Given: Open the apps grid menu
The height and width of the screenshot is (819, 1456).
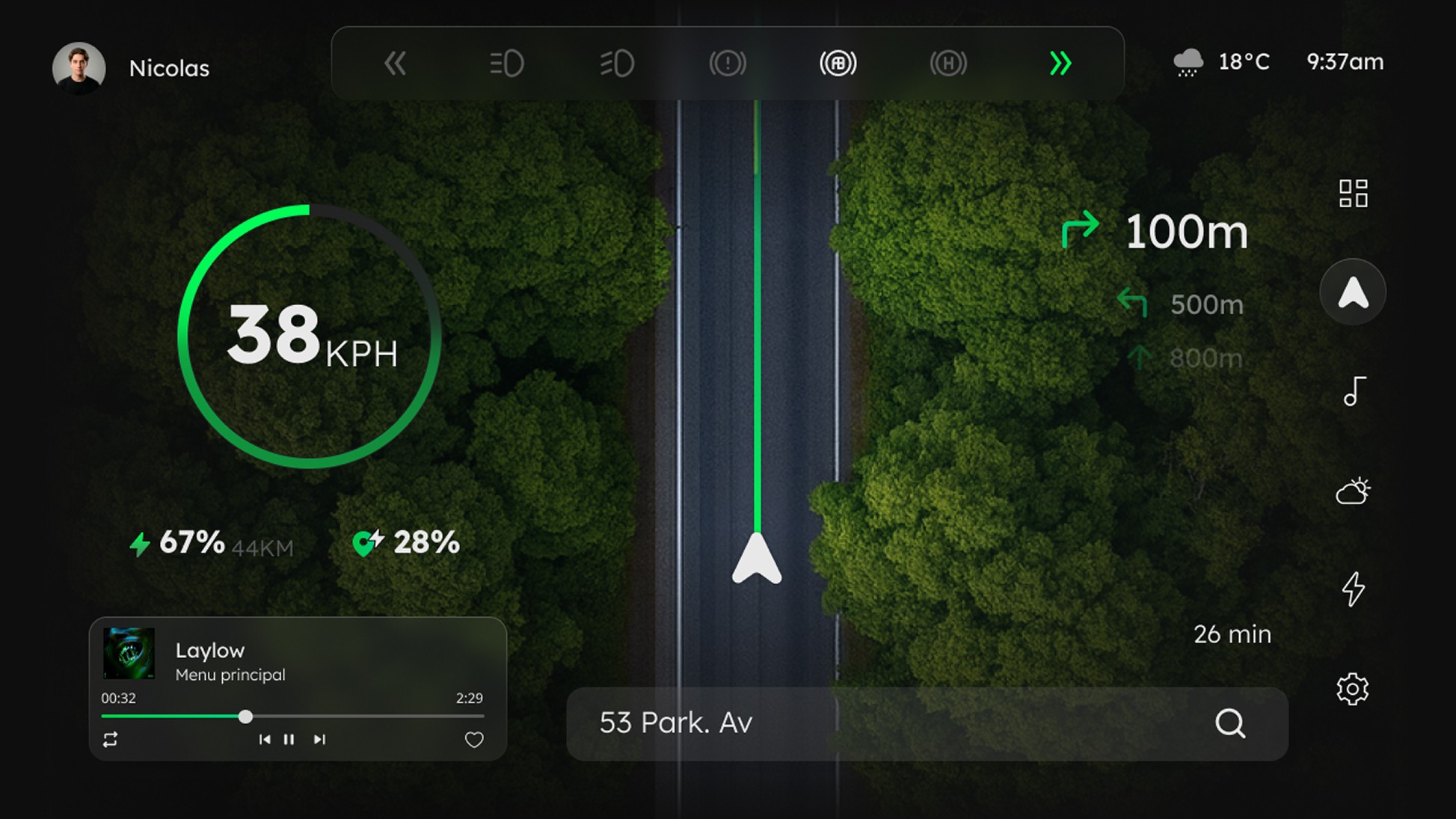Looking at the screenshot, I should (x=1353, y=193).
